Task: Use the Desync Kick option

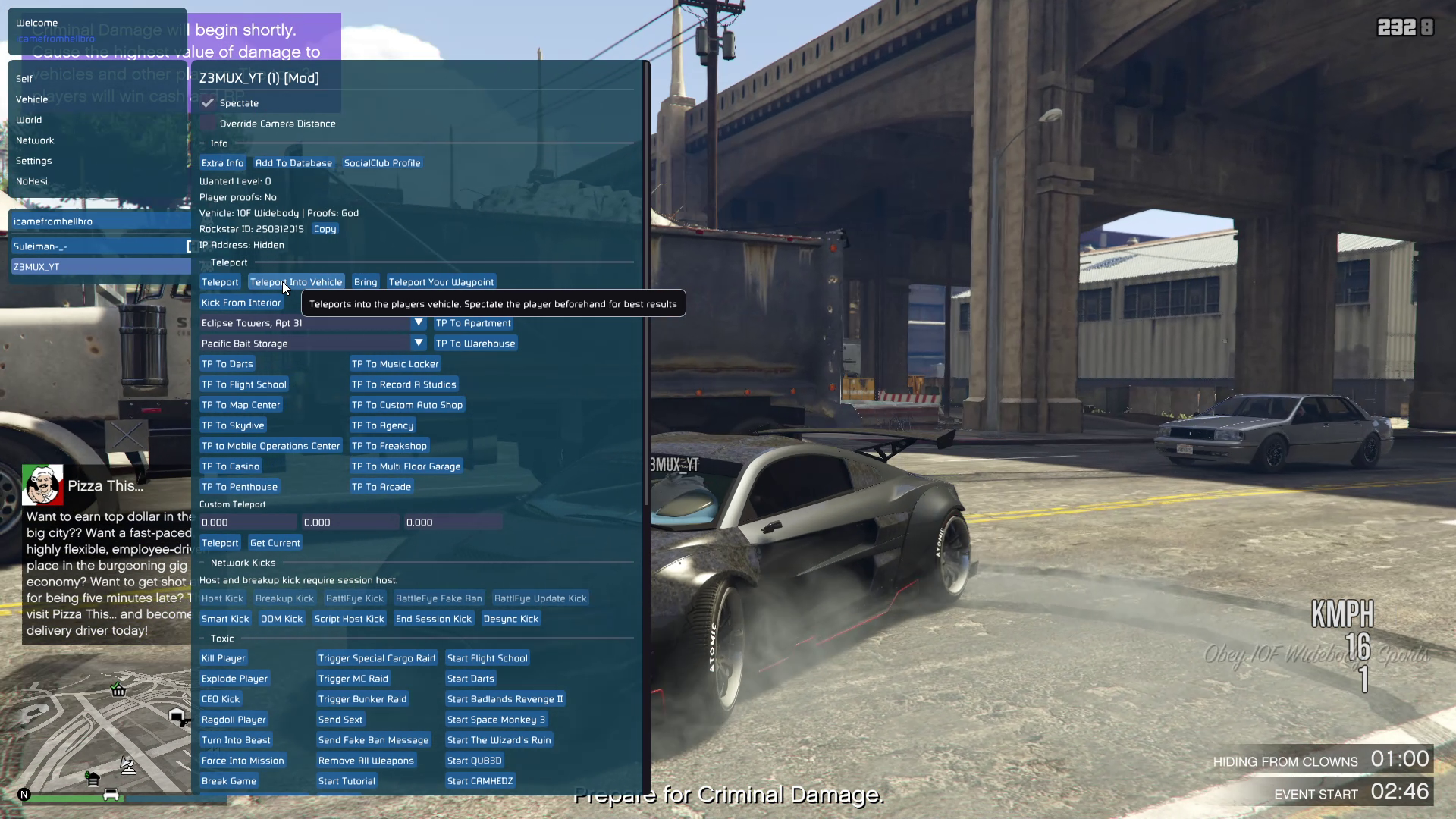Action: (x=510, y=619)
